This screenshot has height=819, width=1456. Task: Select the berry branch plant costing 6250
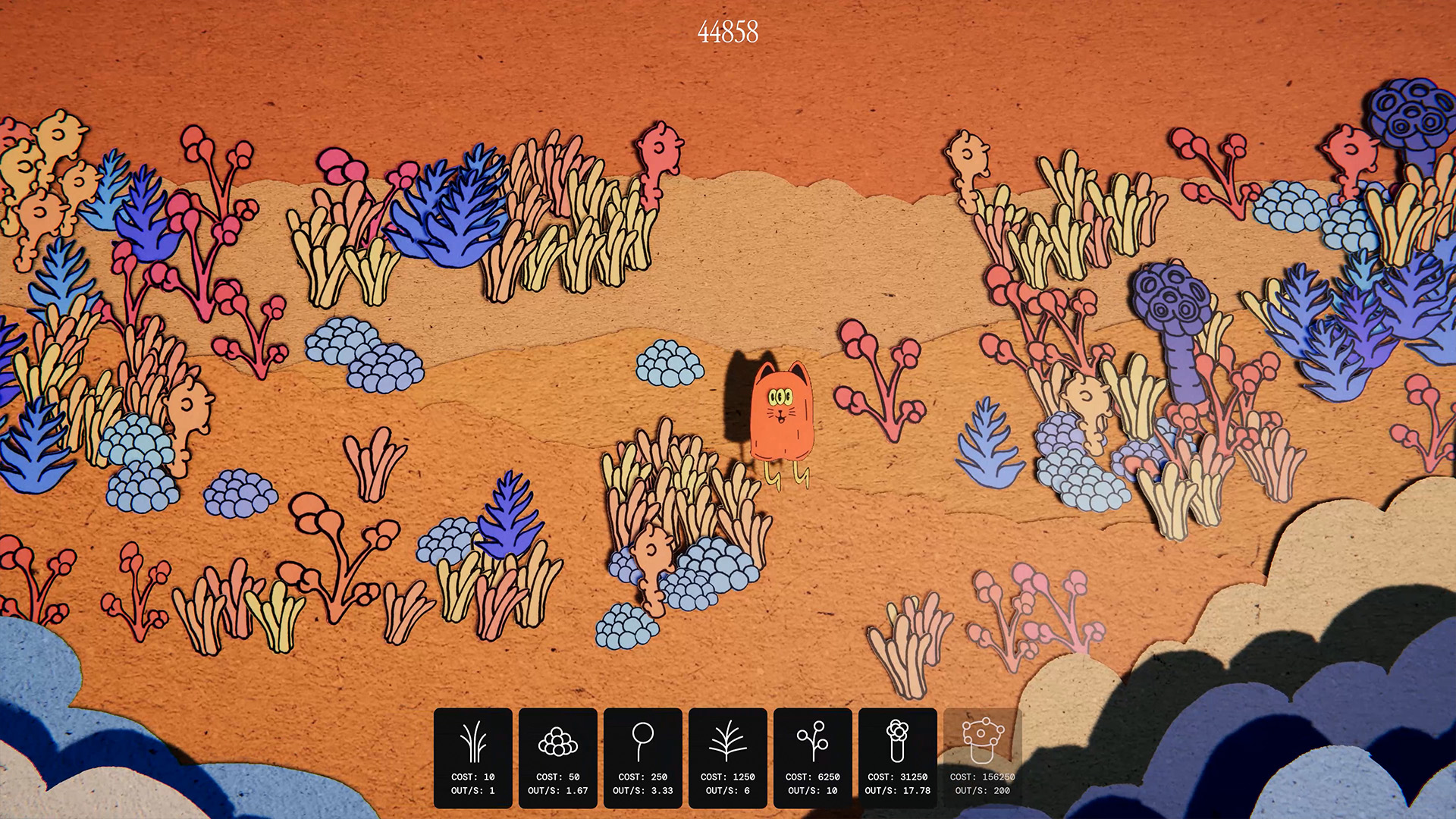tap(812, 757)
